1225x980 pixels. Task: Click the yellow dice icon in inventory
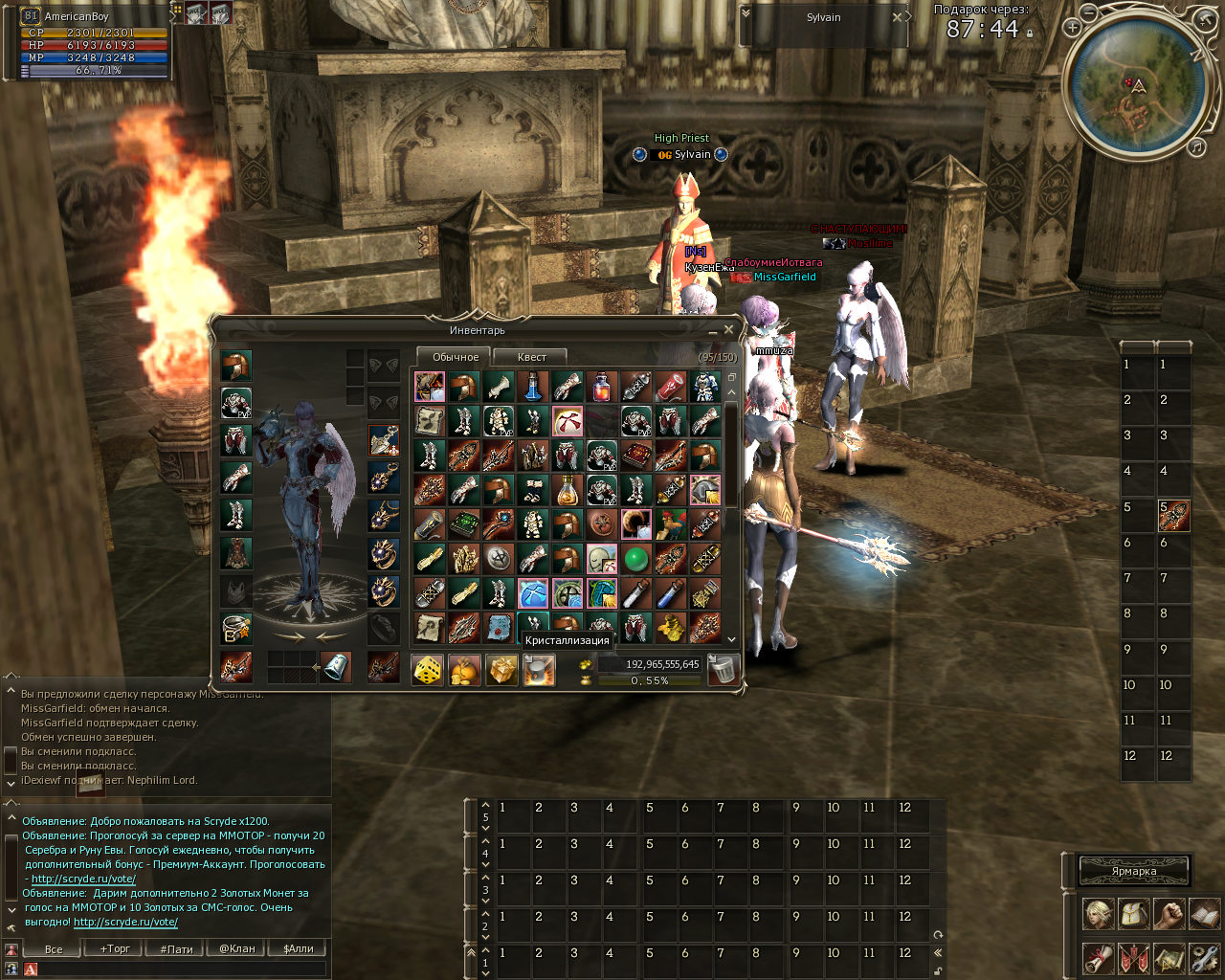point(427,670)
